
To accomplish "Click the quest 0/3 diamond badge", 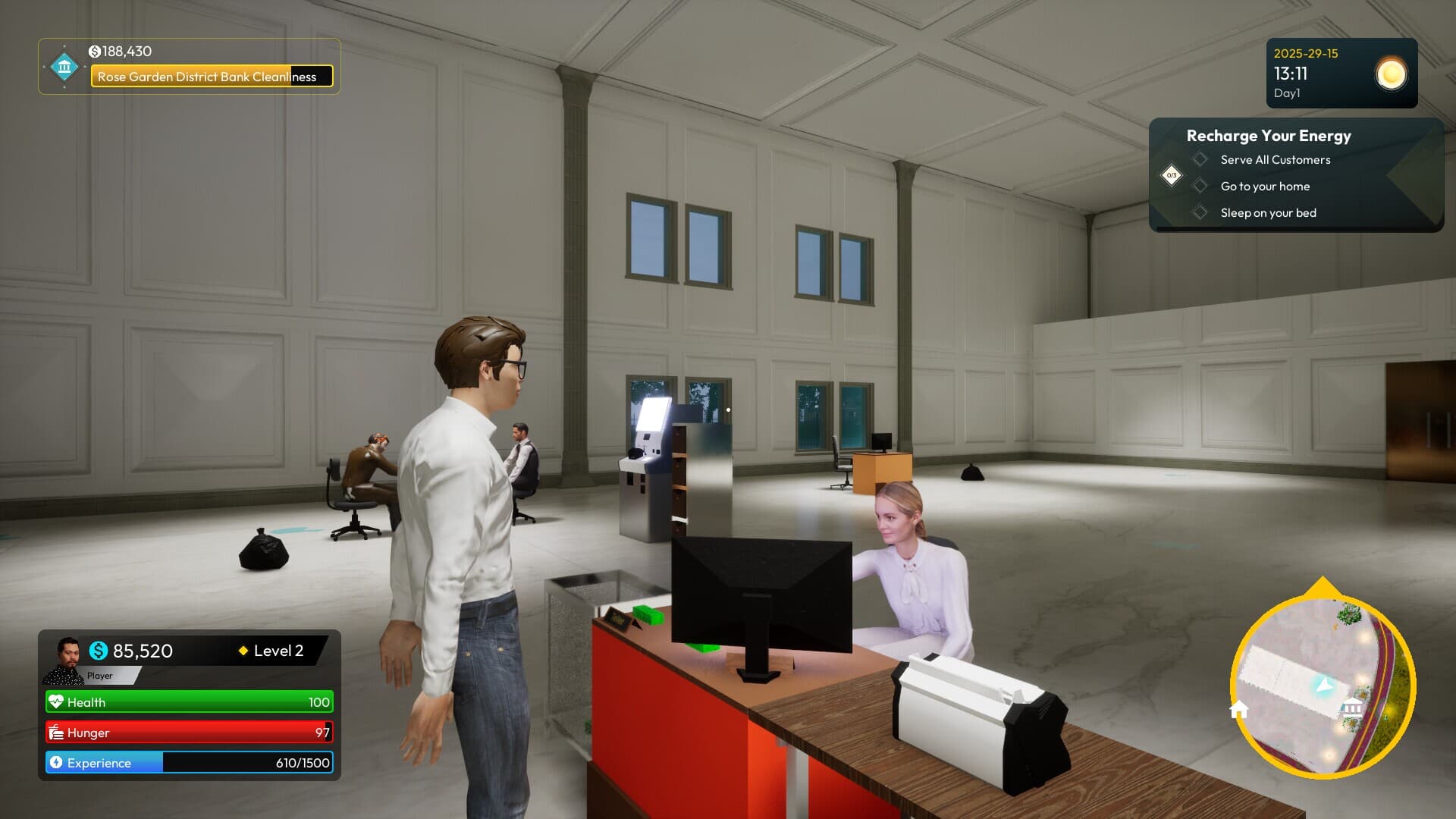I will (1172, 174).
